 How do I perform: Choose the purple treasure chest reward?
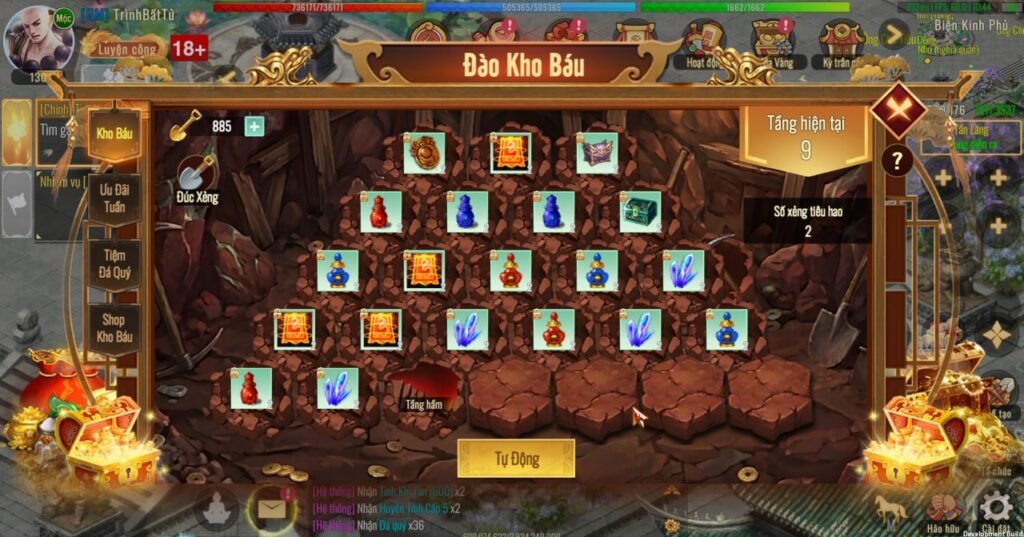[597, 153]
